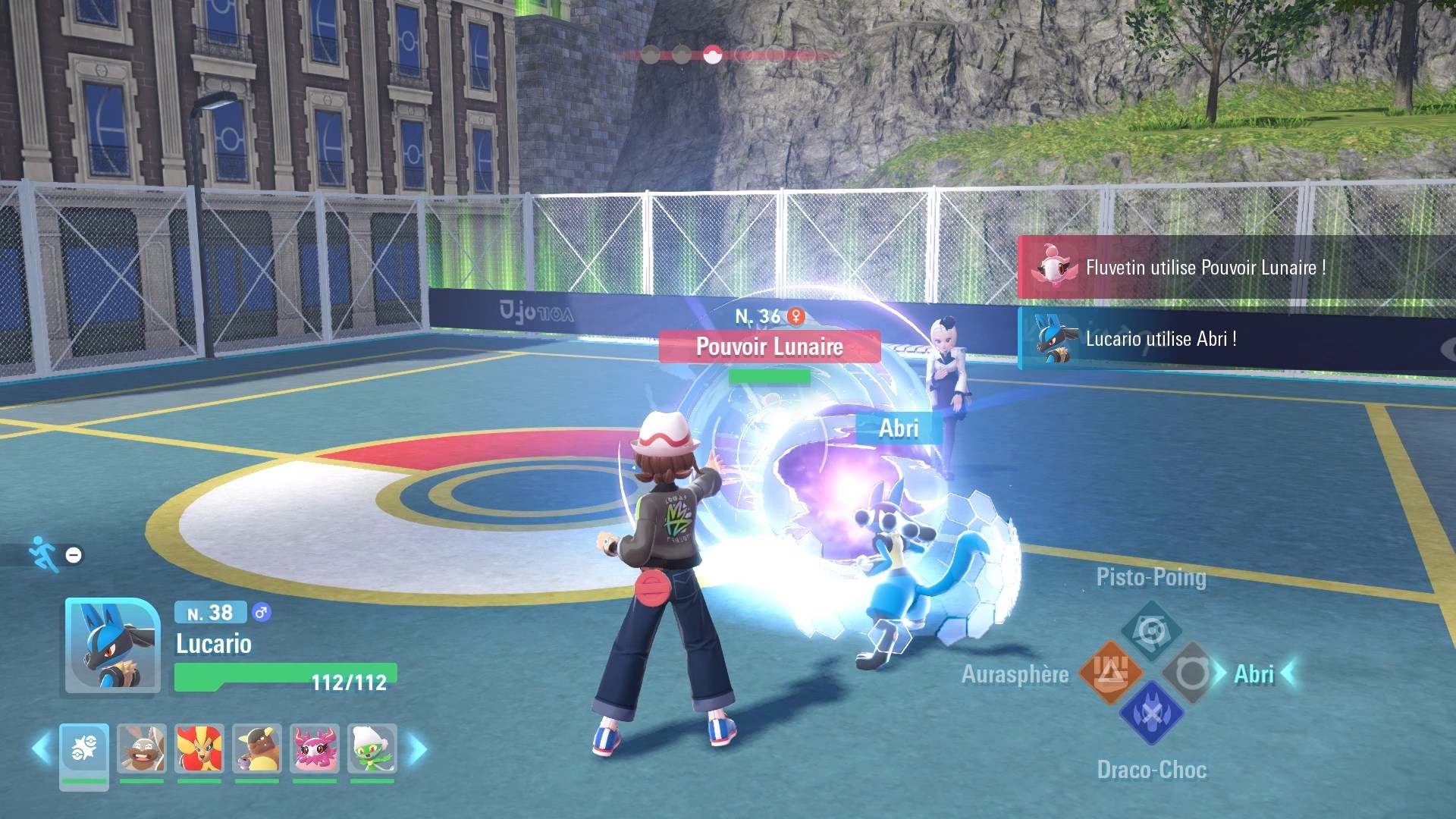This screenshot has height=819, width=1456.
Task: Select the highlighted Poké Ball swap slot
Action: [84, 749]
